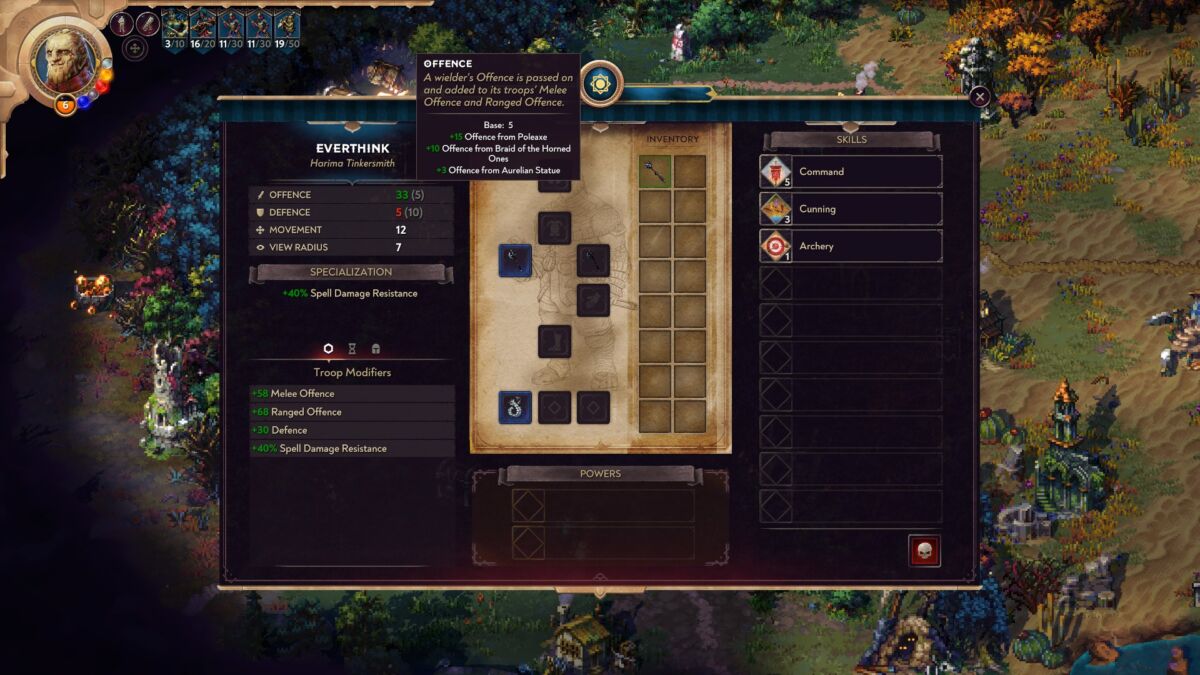Switch to the hourglass tab
Screen dimensions: 1200x675
coord(352,349)
